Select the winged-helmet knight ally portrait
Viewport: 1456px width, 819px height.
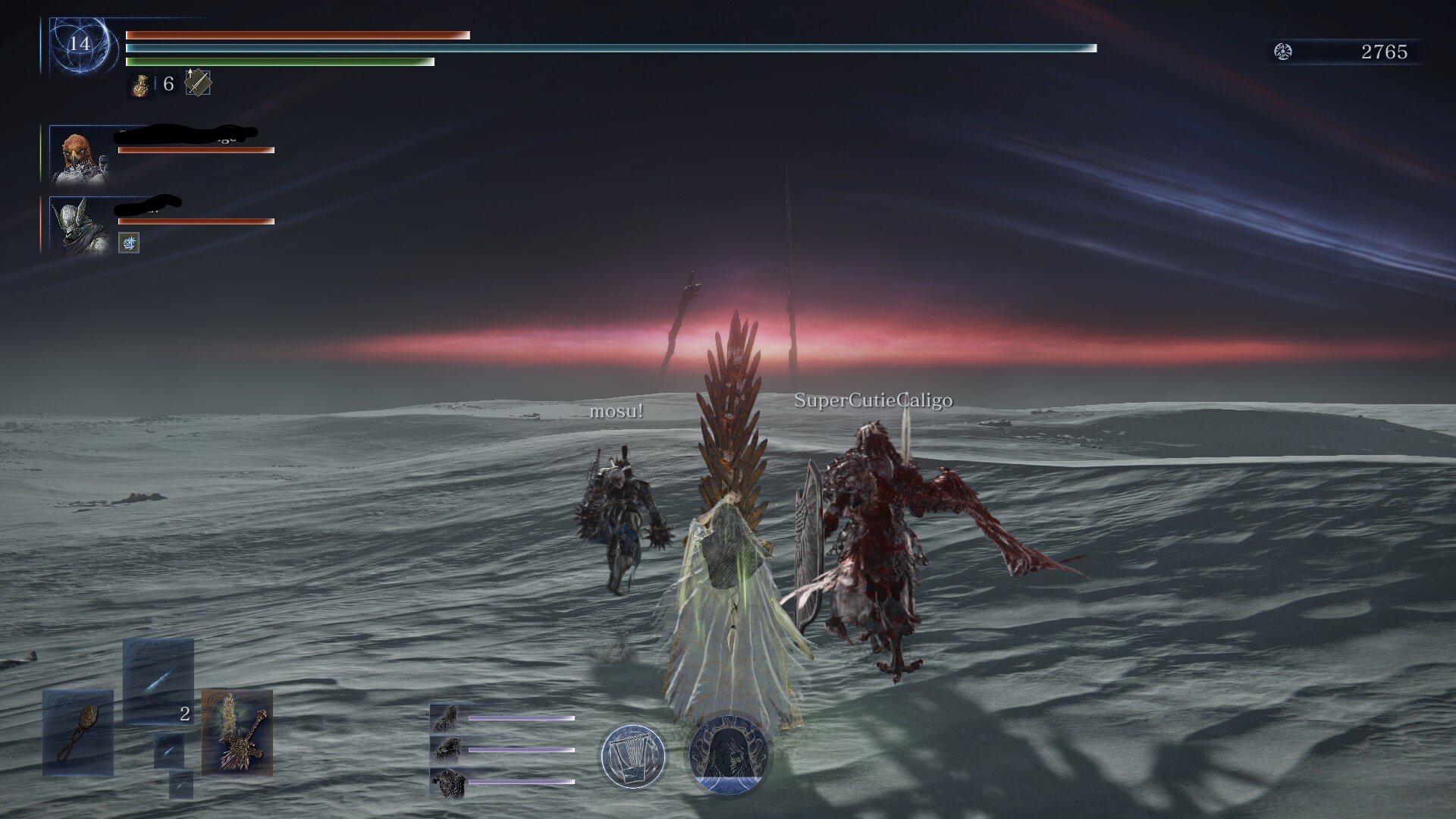tap(78, 225)
